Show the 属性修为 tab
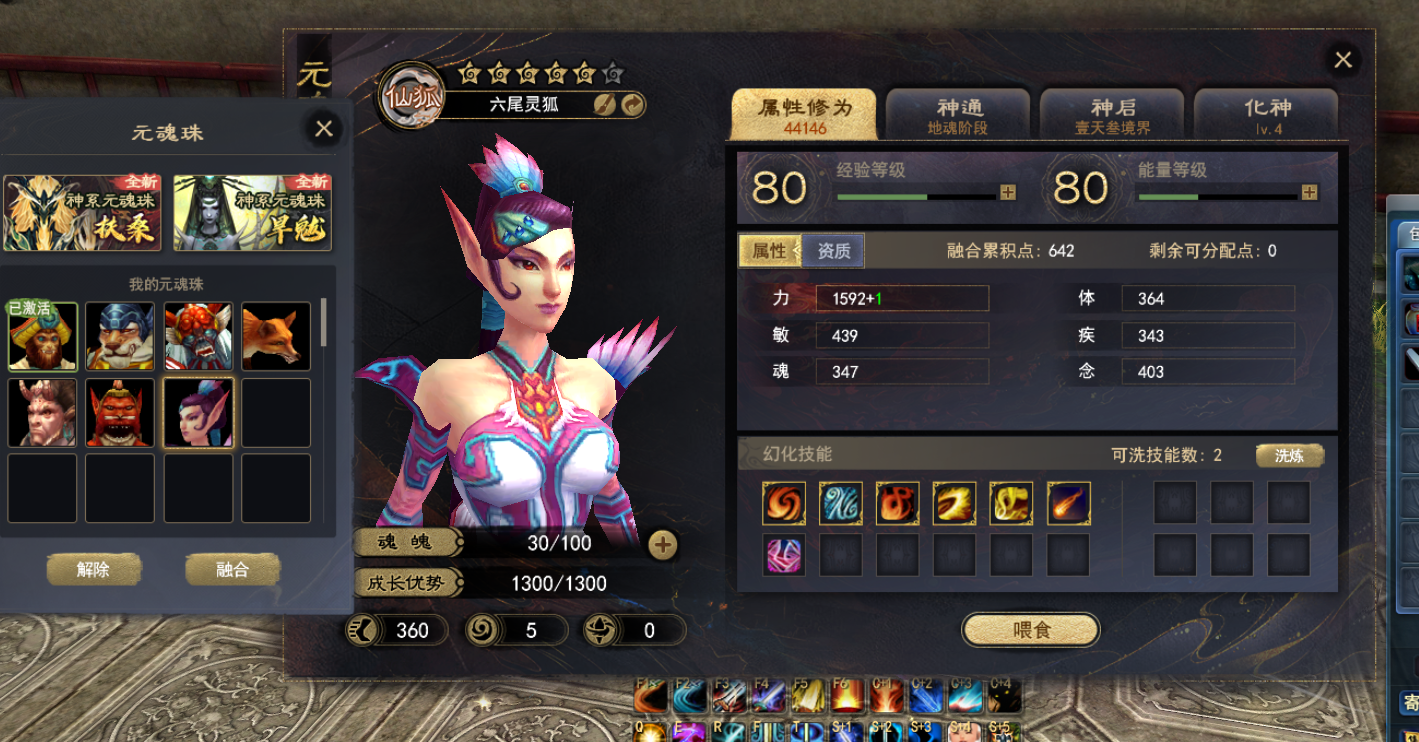Image resolution: width=1419 pixels, height=742 pixels. [x=804, y=115]
